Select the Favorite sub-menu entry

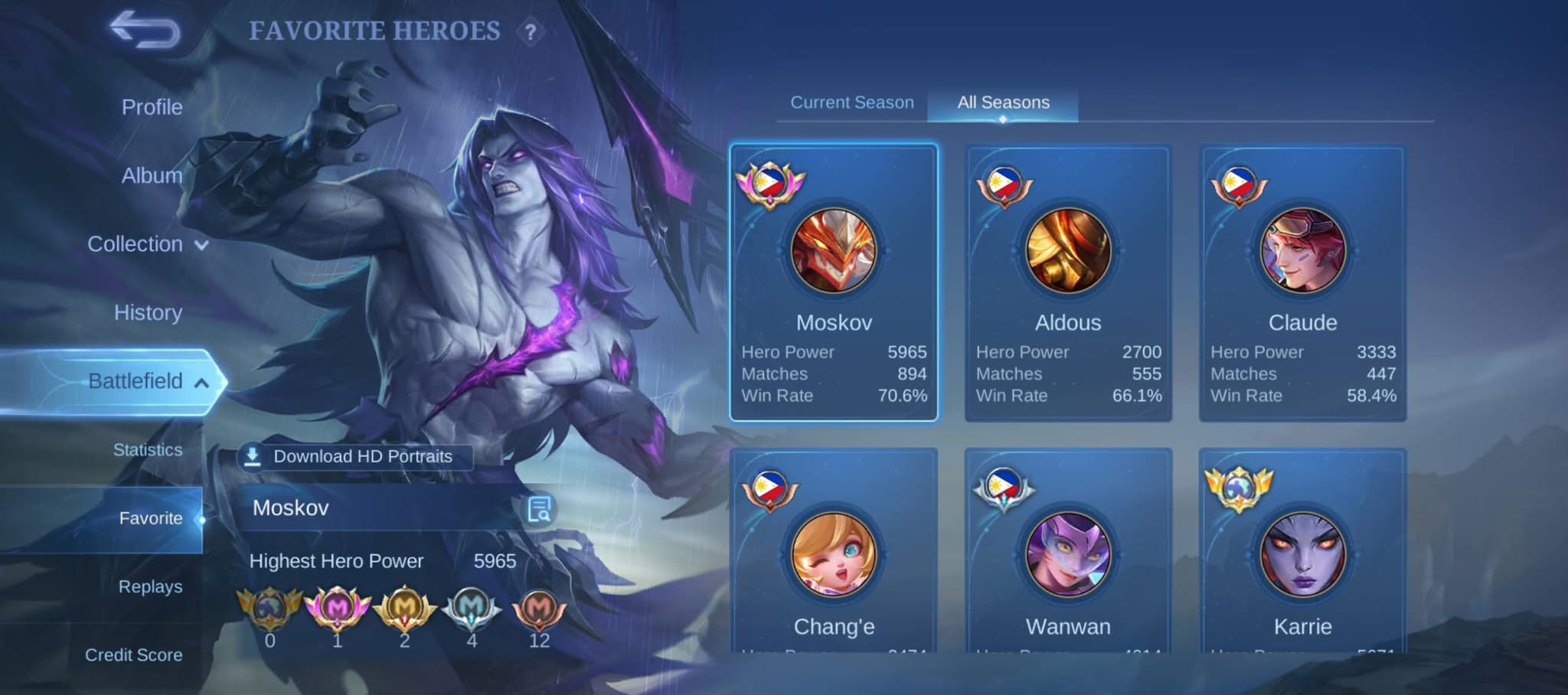click(151, 518)
